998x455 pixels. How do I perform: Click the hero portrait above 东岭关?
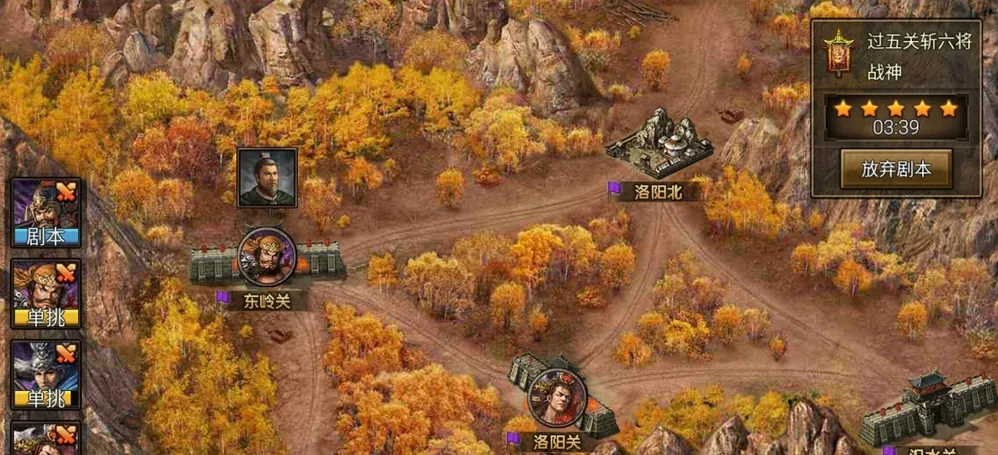(x=267, y=178)
